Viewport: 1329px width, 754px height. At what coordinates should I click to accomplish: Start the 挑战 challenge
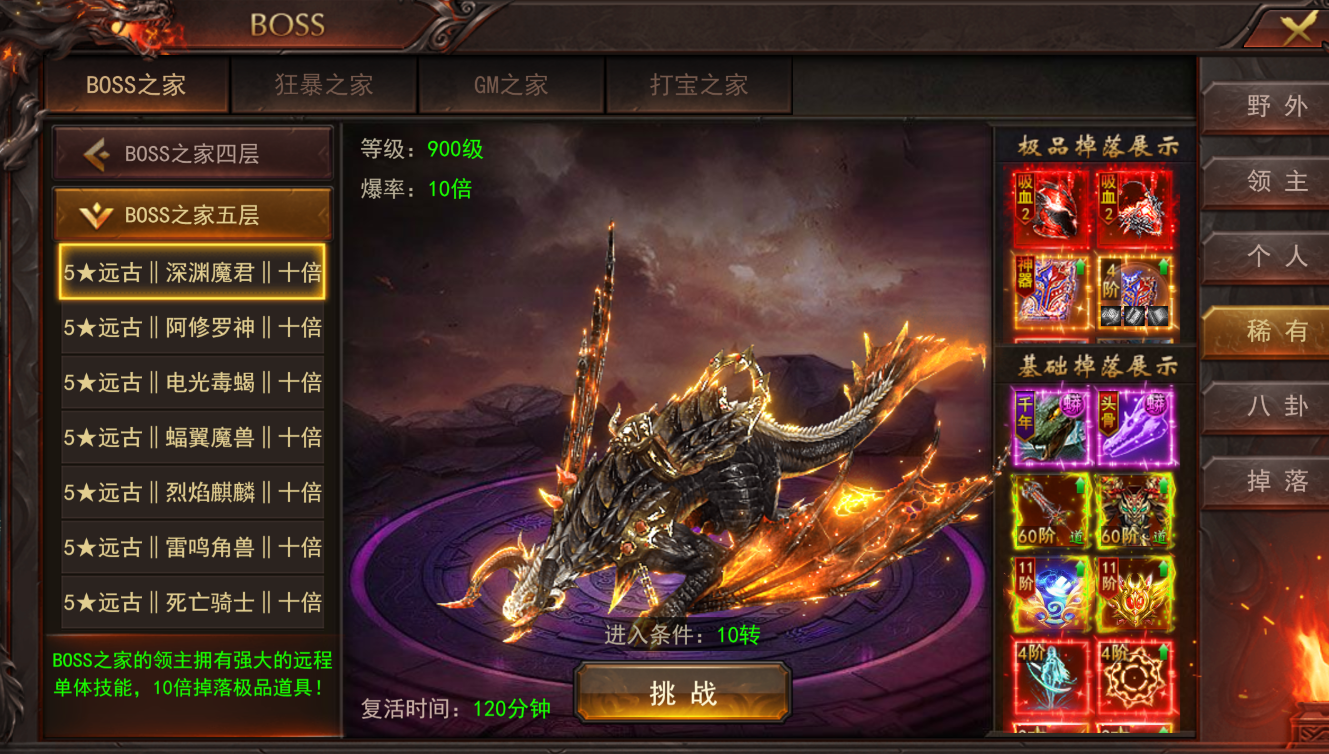[x=683, y=693]
